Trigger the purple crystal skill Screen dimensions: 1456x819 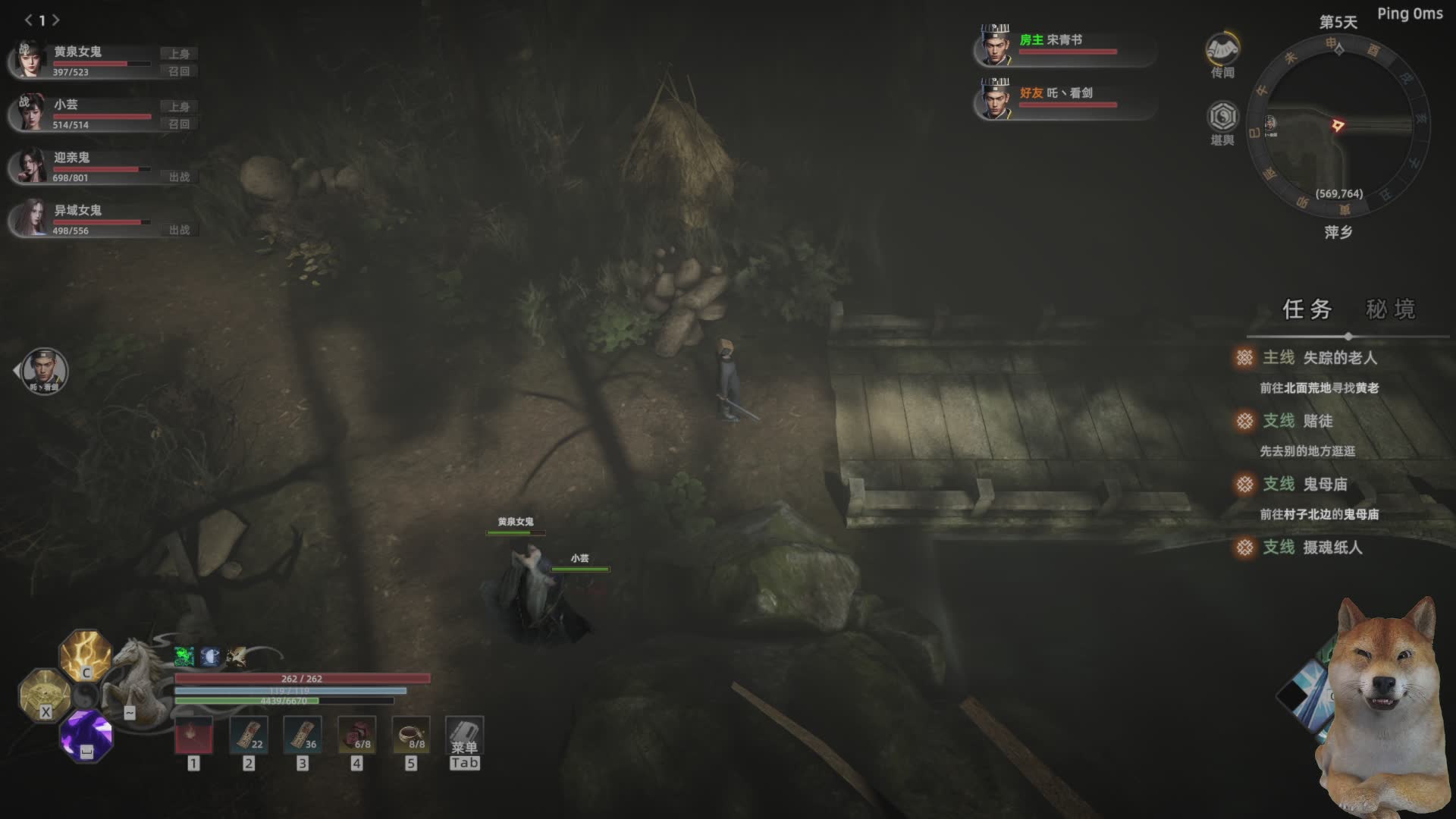tap(86, 735)
